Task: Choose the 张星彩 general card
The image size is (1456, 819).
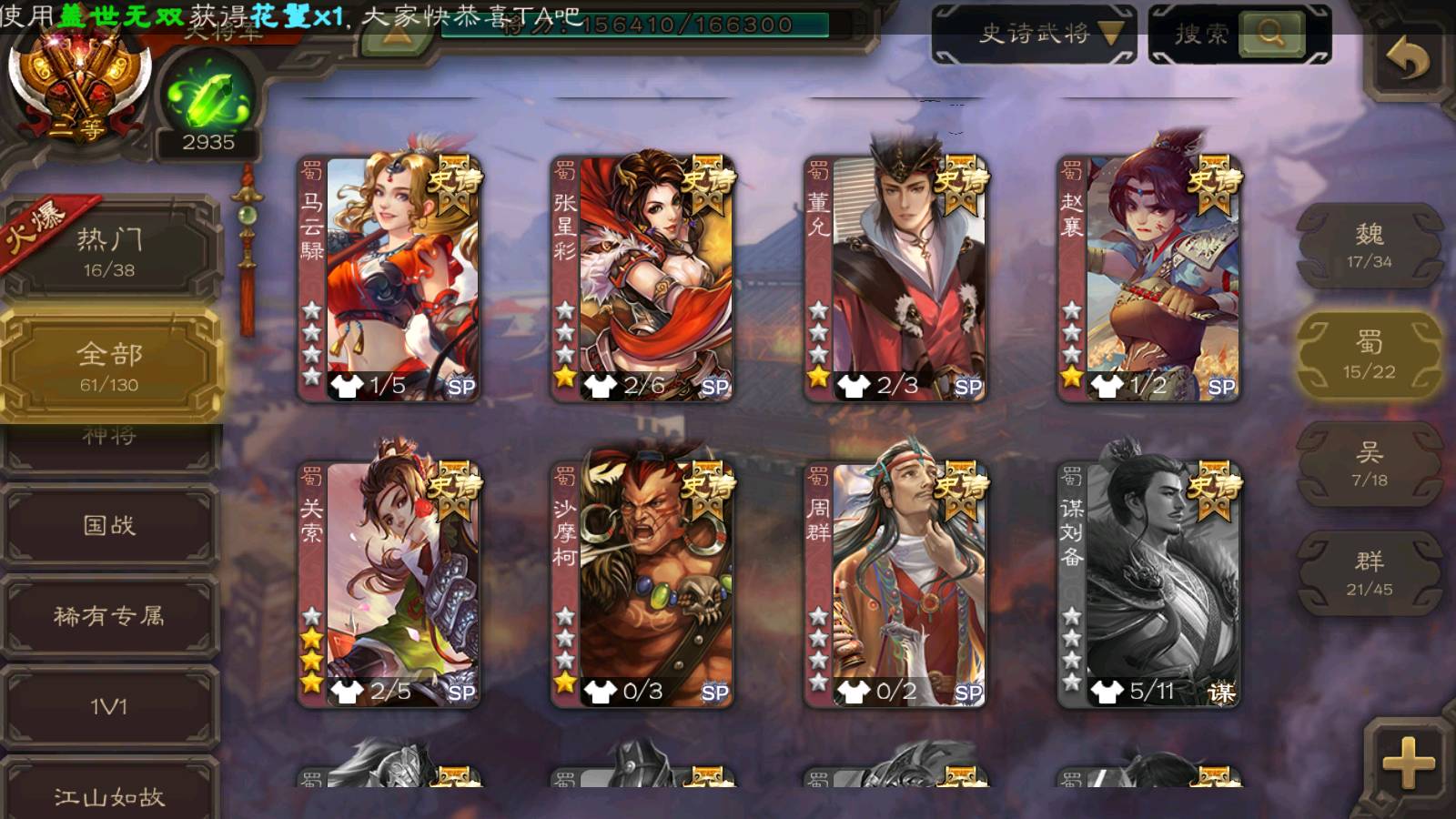Action: [642, 278]
